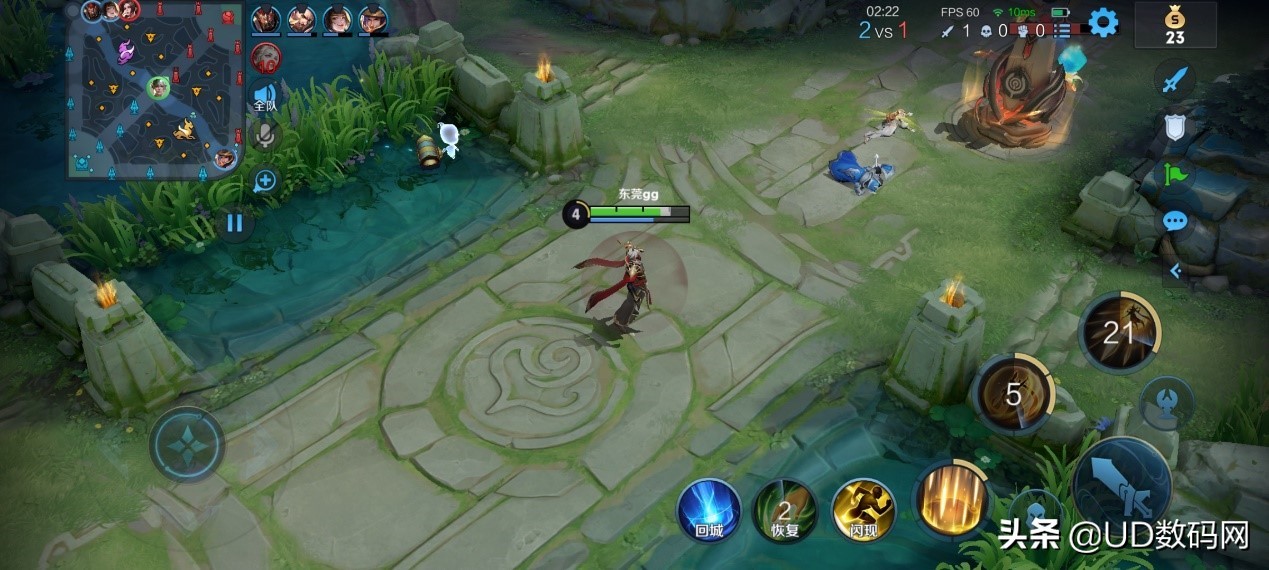This screenshot has width=1269, height=570.
Task: Select the white shield icon in the side column
Action: pos(1175,128)
